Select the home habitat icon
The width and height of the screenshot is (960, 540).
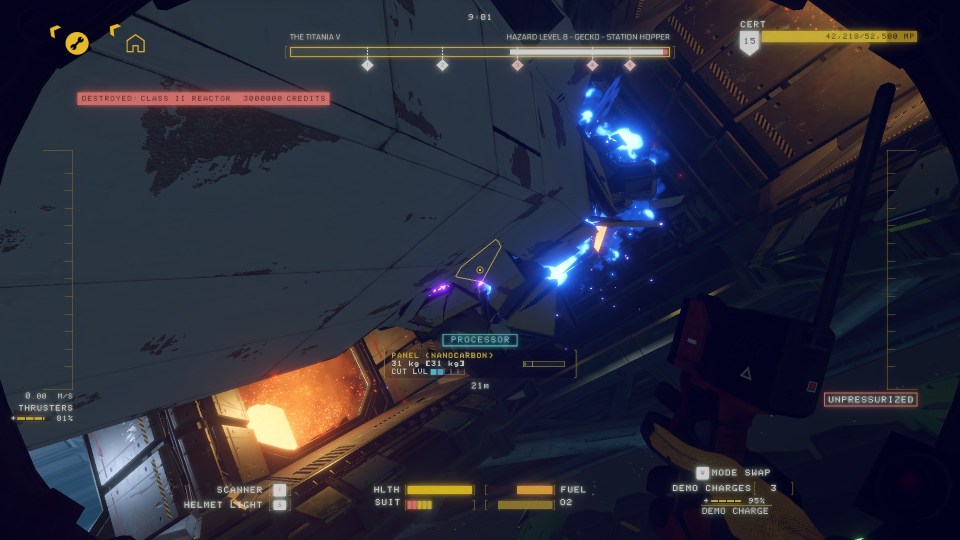pos(135,43)
